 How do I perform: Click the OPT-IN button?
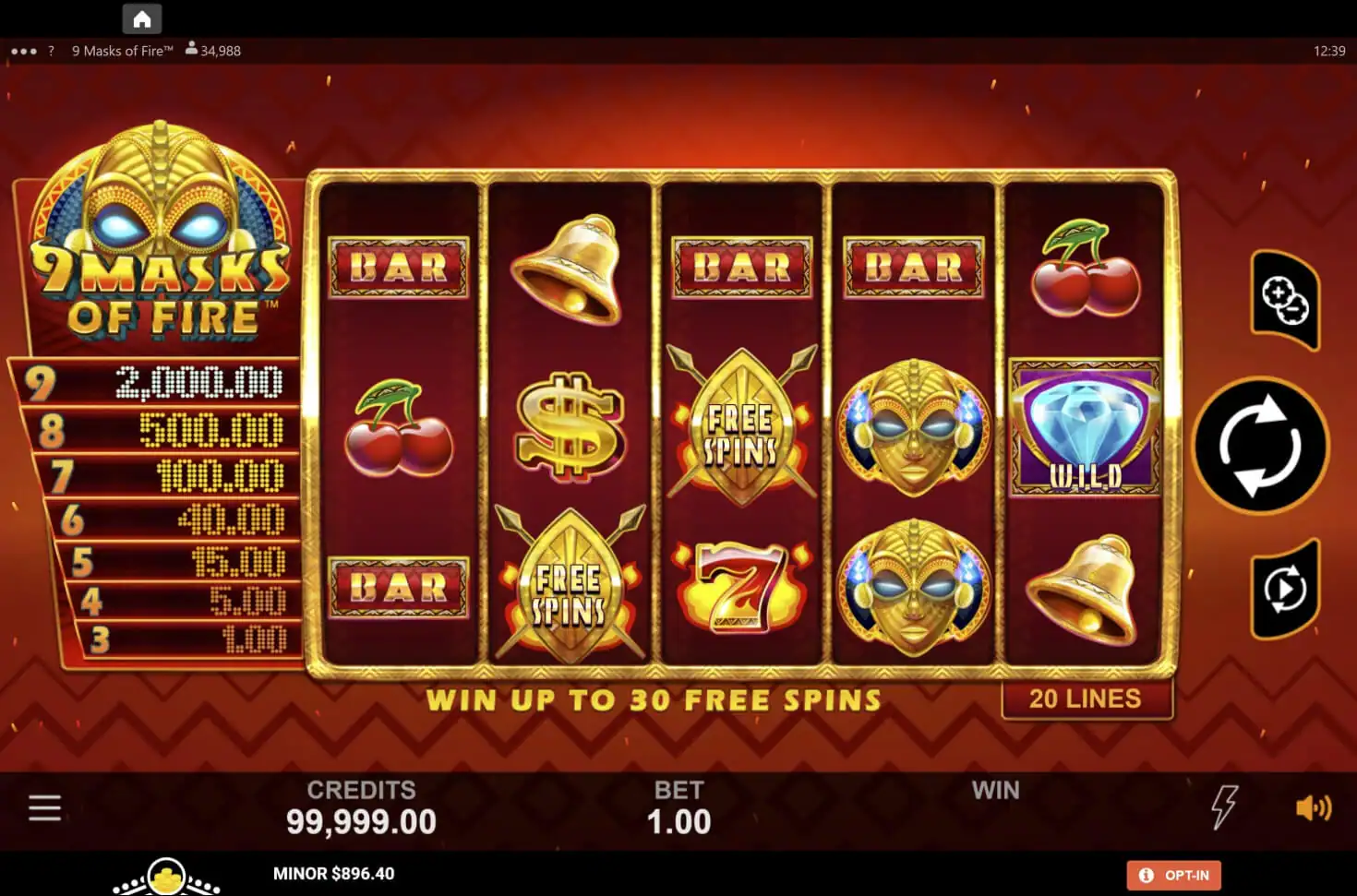1173,875
